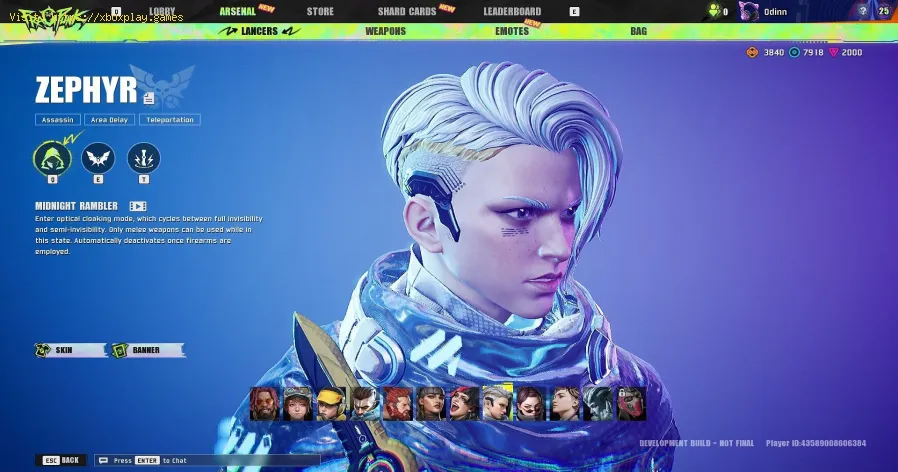Switch to the Store tab
The image size is (898, 472).
tap(320, 12)
